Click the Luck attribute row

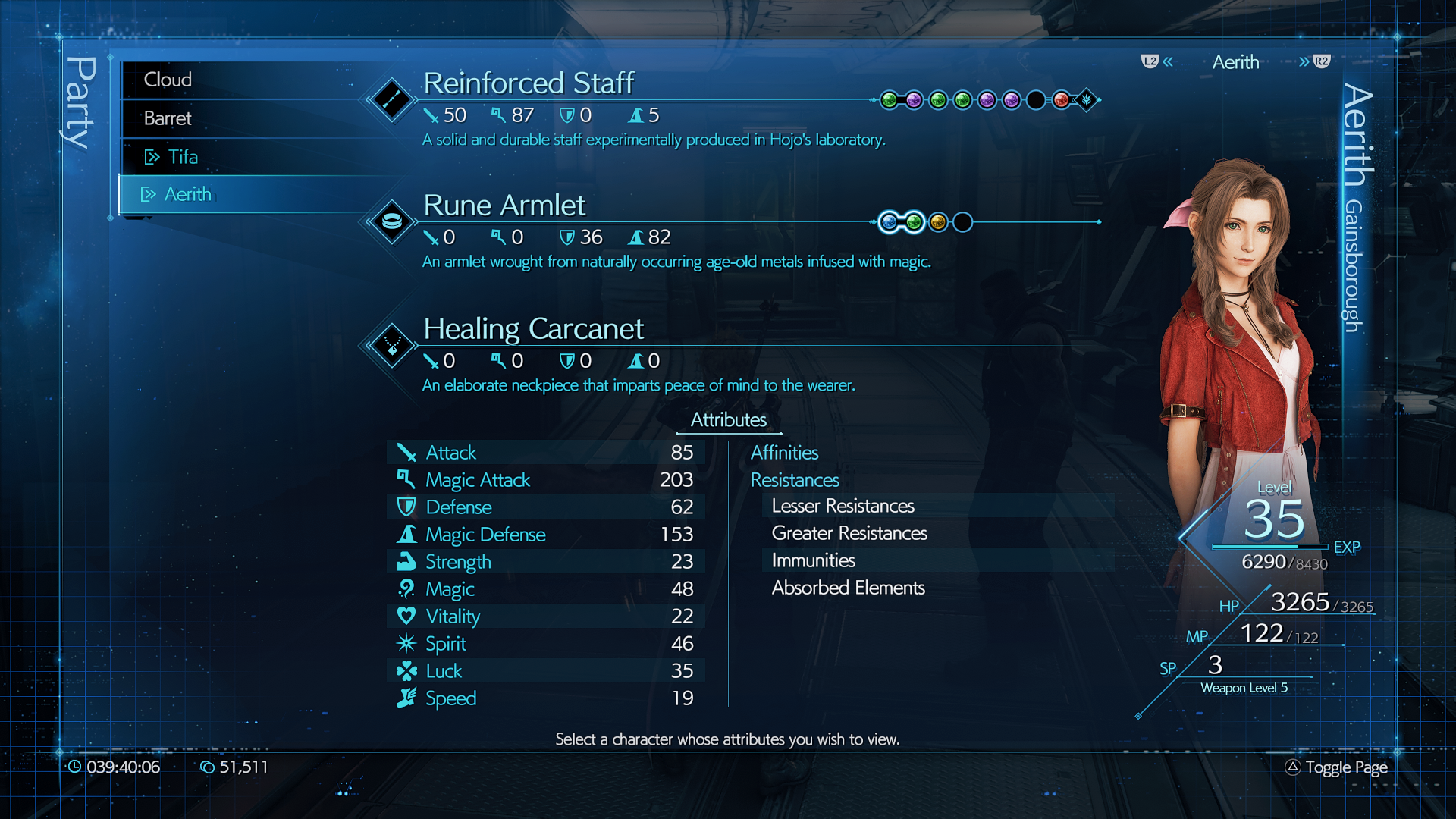pos(546,671)
